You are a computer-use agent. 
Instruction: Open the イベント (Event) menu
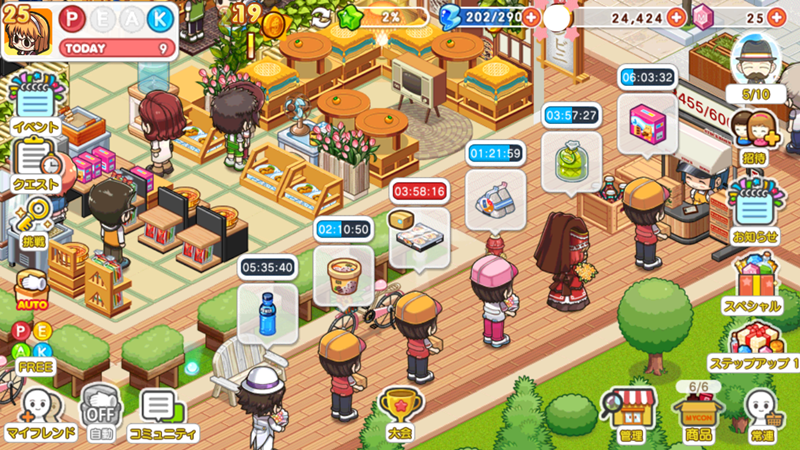[34, 106]
